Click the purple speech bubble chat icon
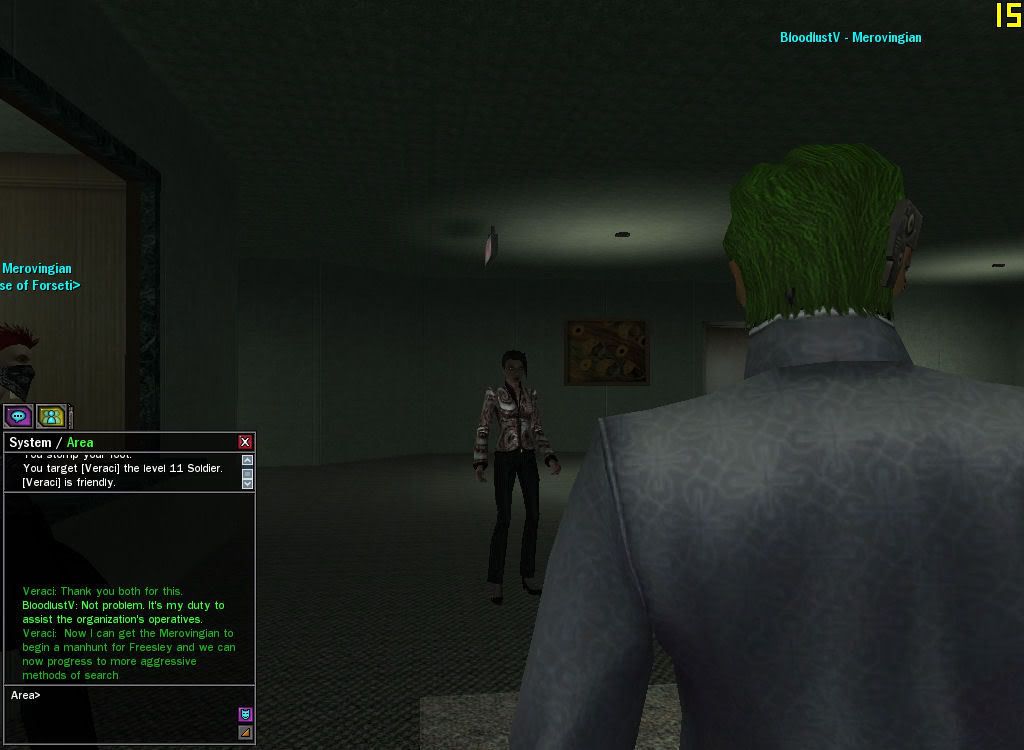Screen dimensions: 1024x750 point(18,416)
